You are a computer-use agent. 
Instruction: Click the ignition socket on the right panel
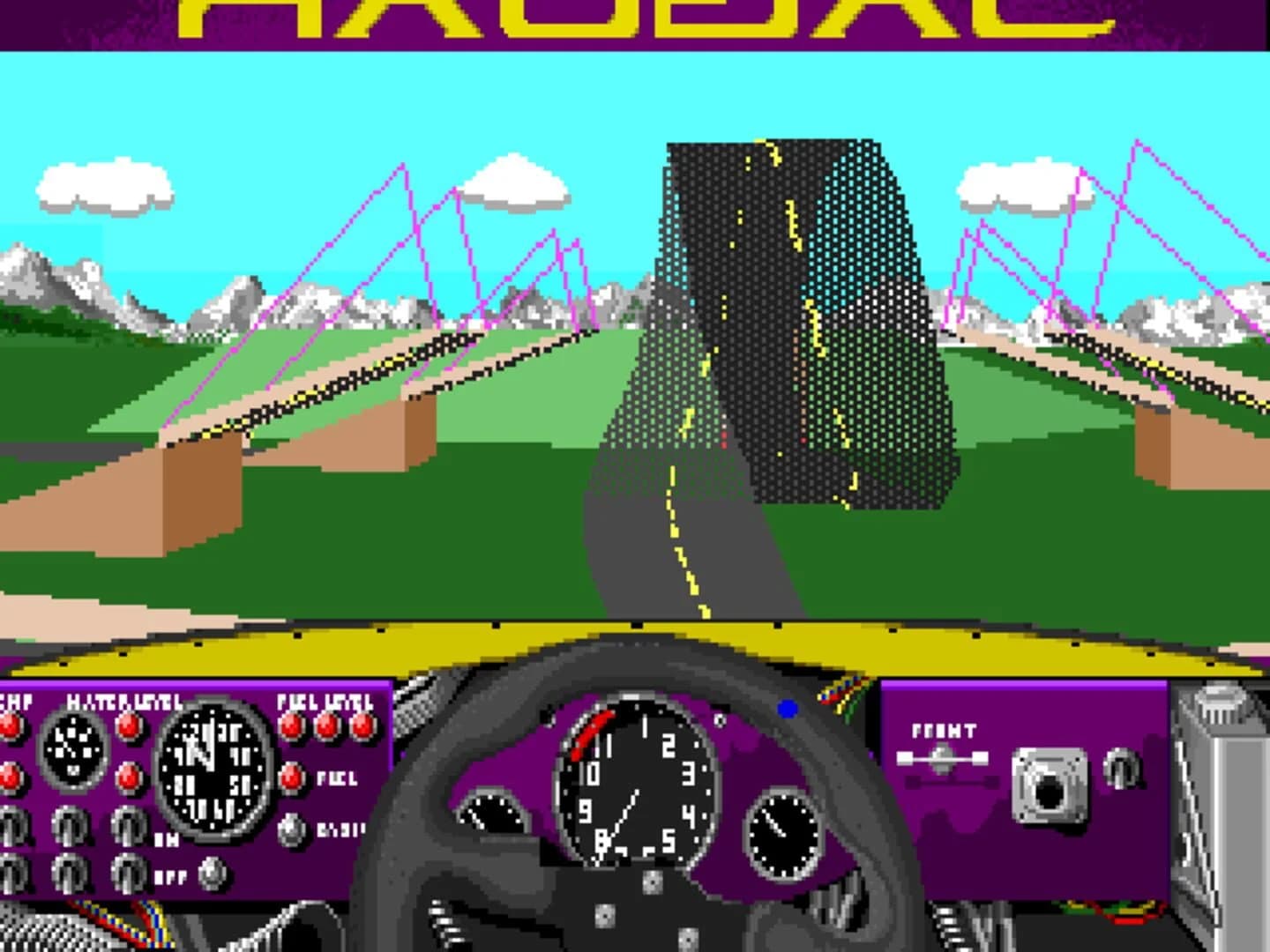pos(1050,786)
